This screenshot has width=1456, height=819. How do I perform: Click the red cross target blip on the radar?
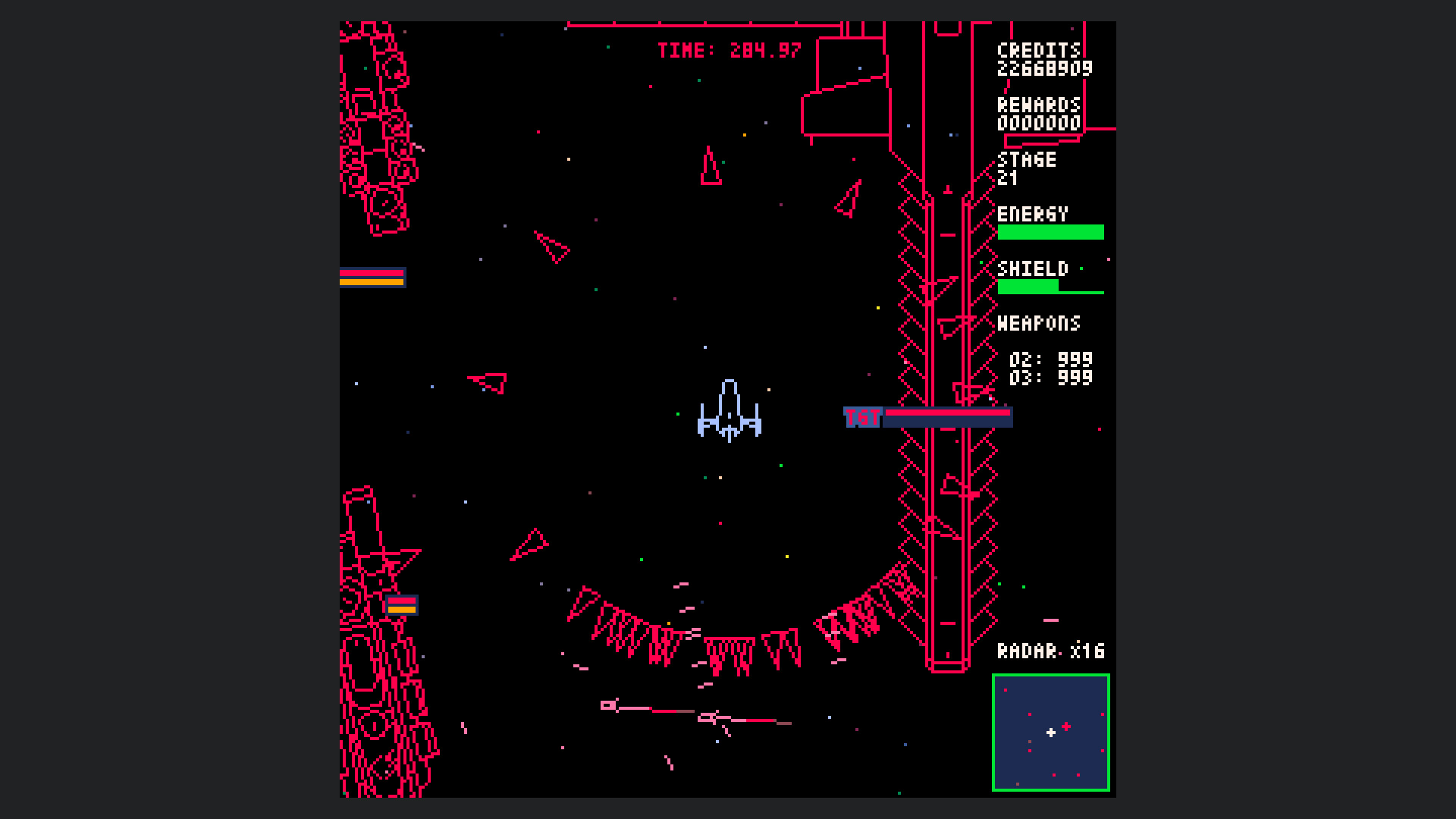(x=1067, y=725)
